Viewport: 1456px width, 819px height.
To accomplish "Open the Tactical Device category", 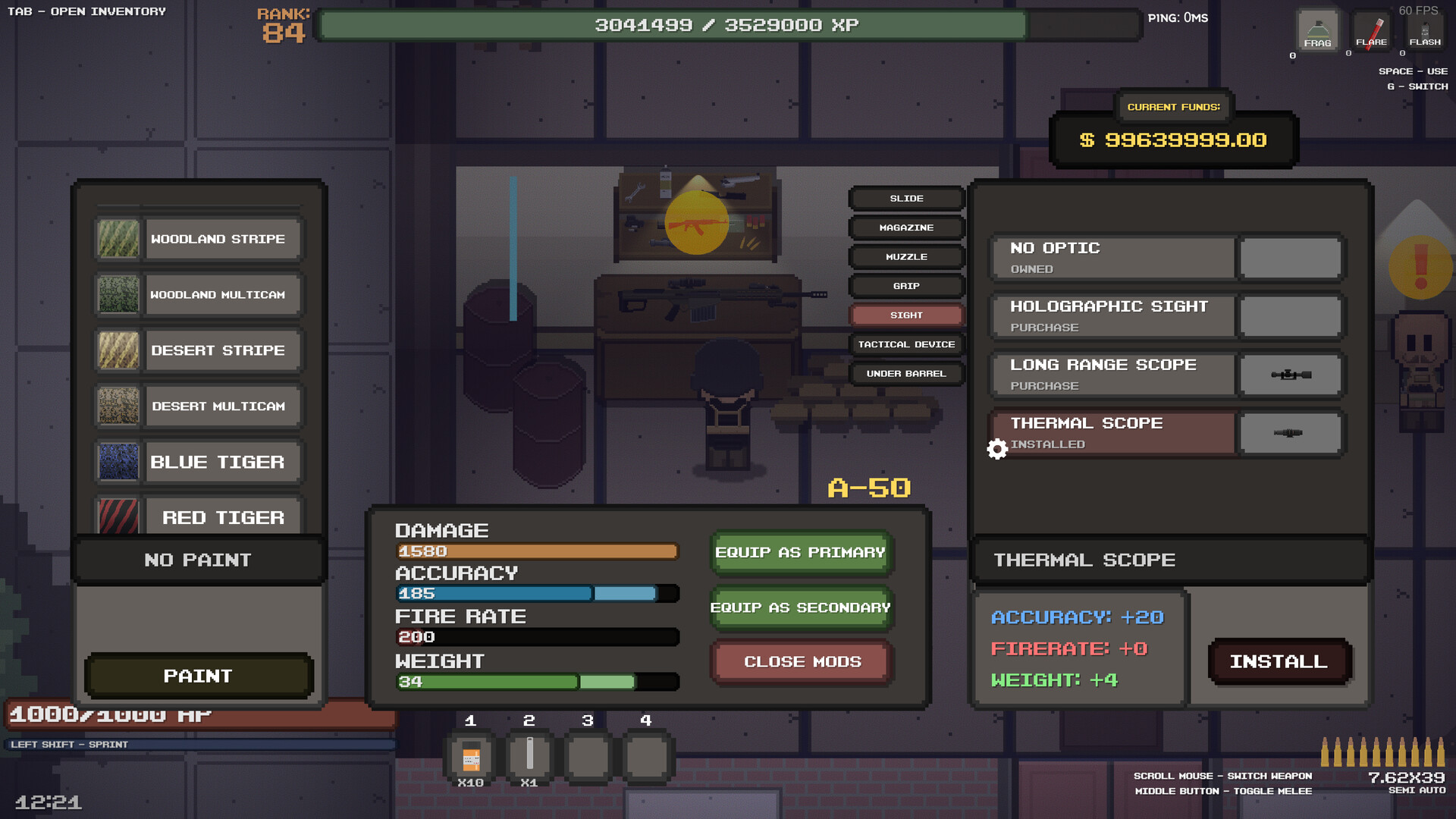I will (907, 344).
